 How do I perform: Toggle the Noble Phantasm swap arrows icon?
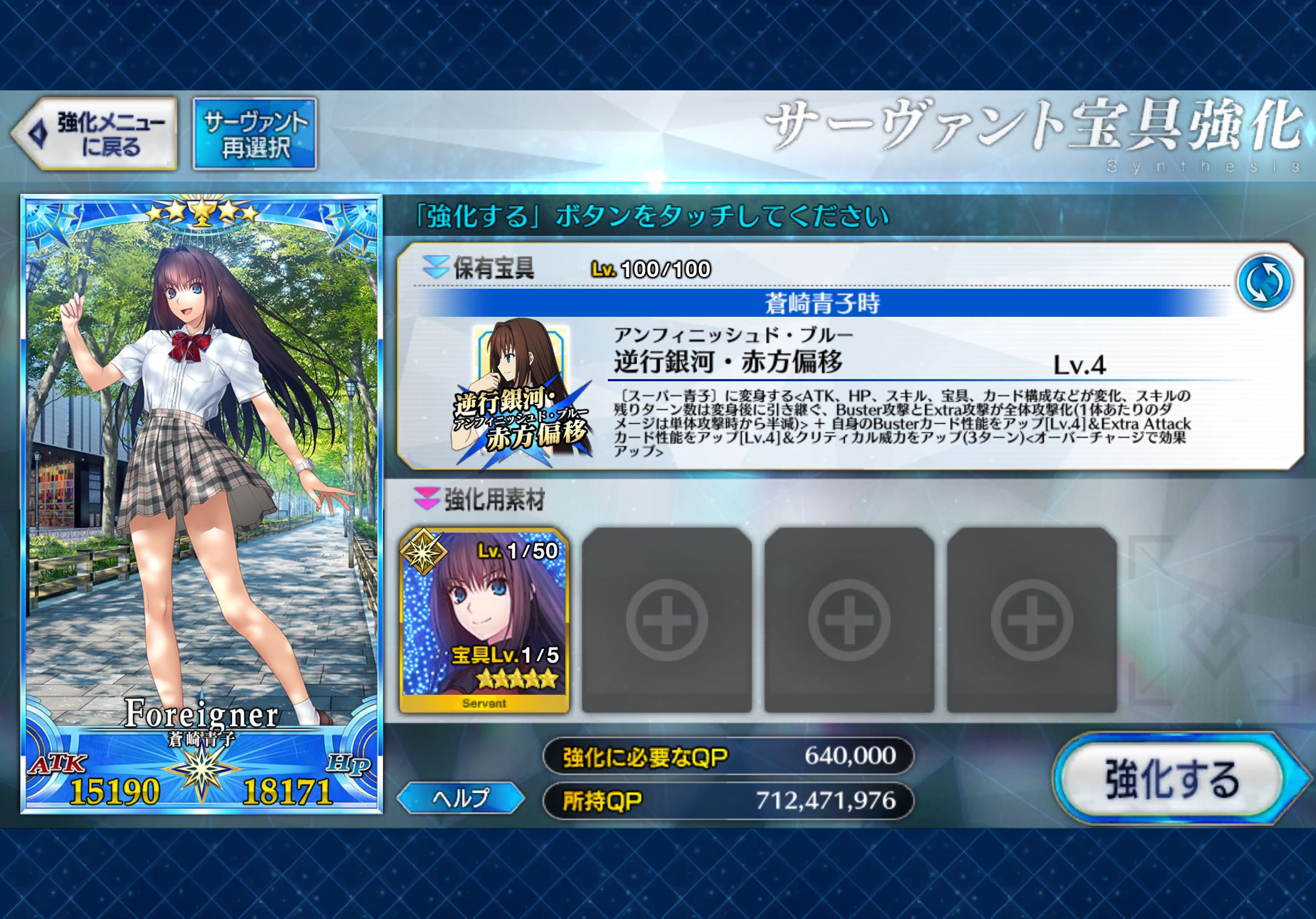pos(1264,282)
